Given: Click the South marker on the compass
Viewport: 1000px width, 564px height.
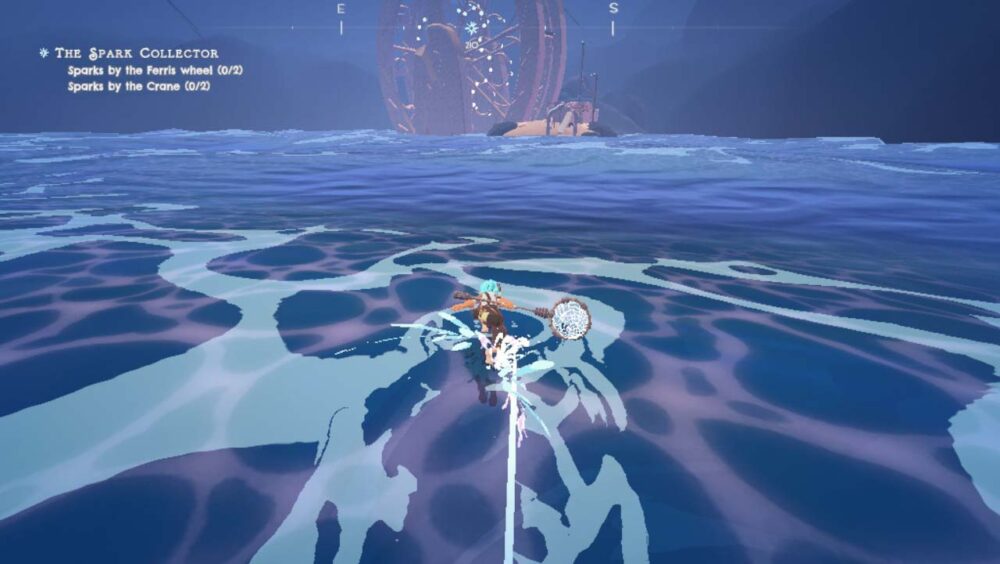Looking at the screenshot, I should pos(613,9).
